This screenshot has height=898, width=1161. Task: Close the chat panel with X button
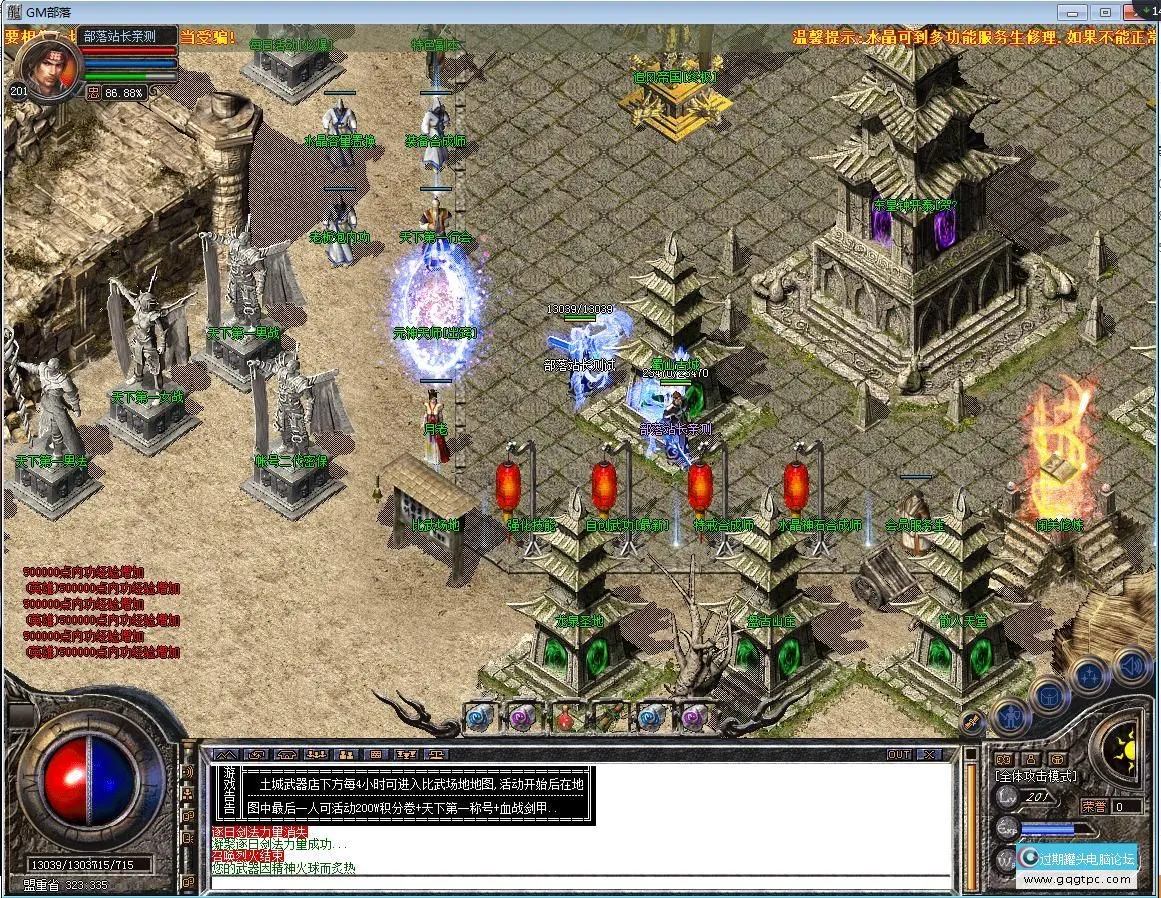click(x=929, y=755)
